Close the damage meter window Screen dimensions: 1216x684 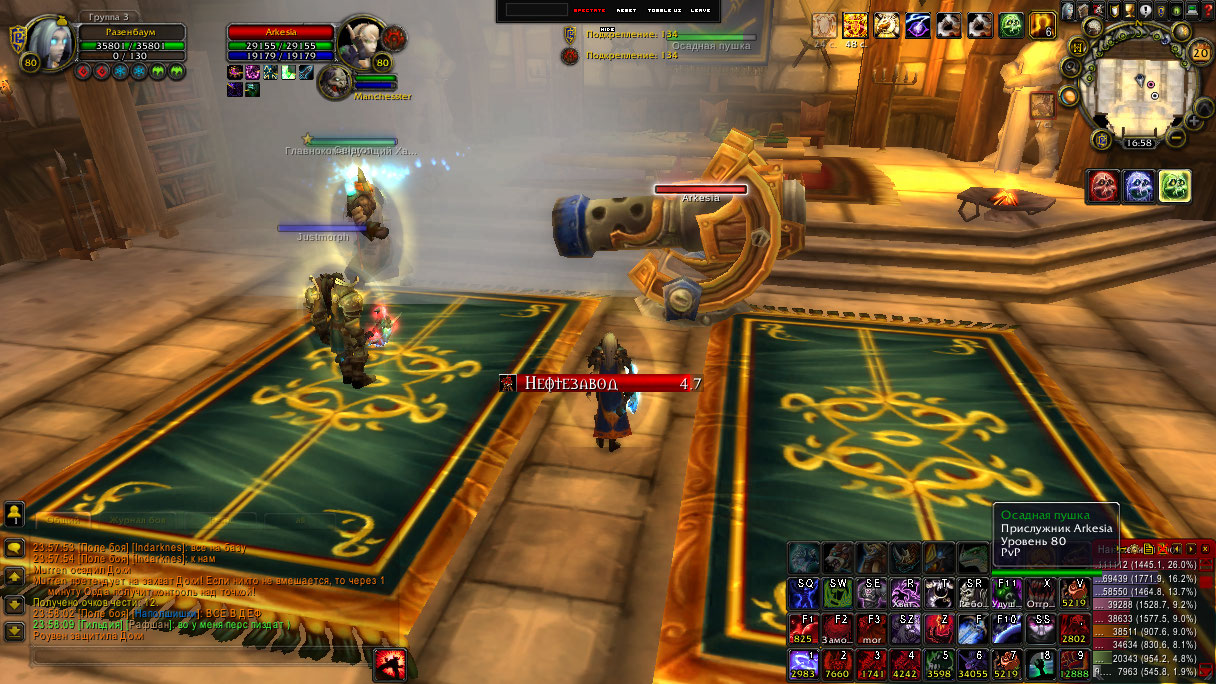1205,549
